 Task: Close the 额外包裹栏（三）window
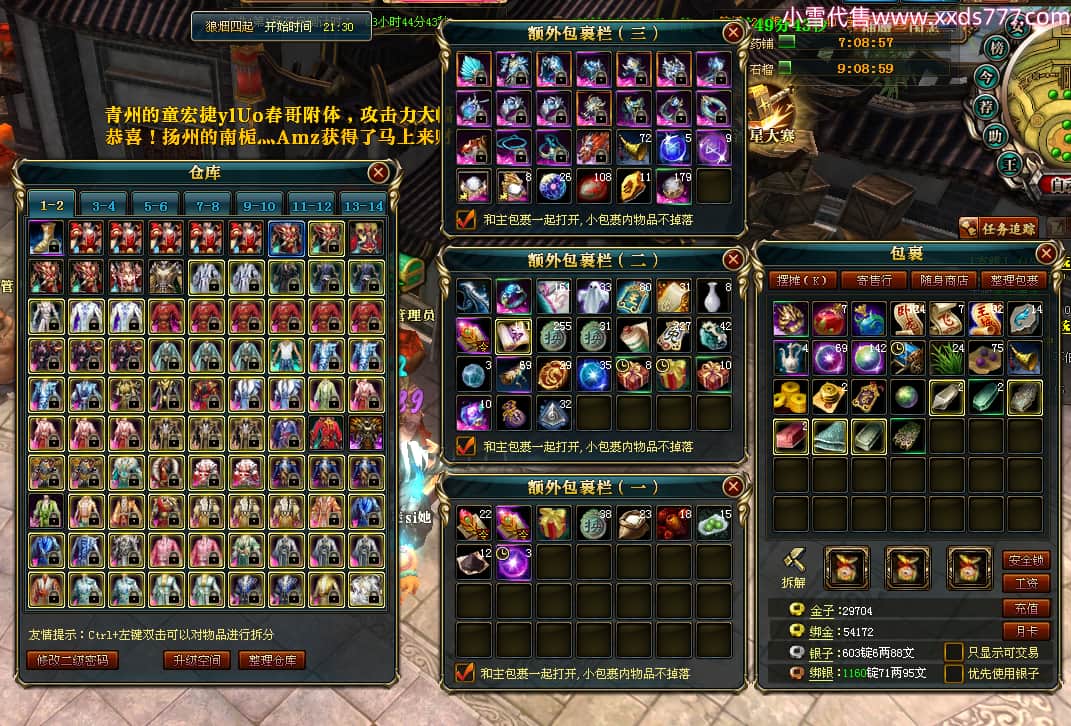(734, 32)
